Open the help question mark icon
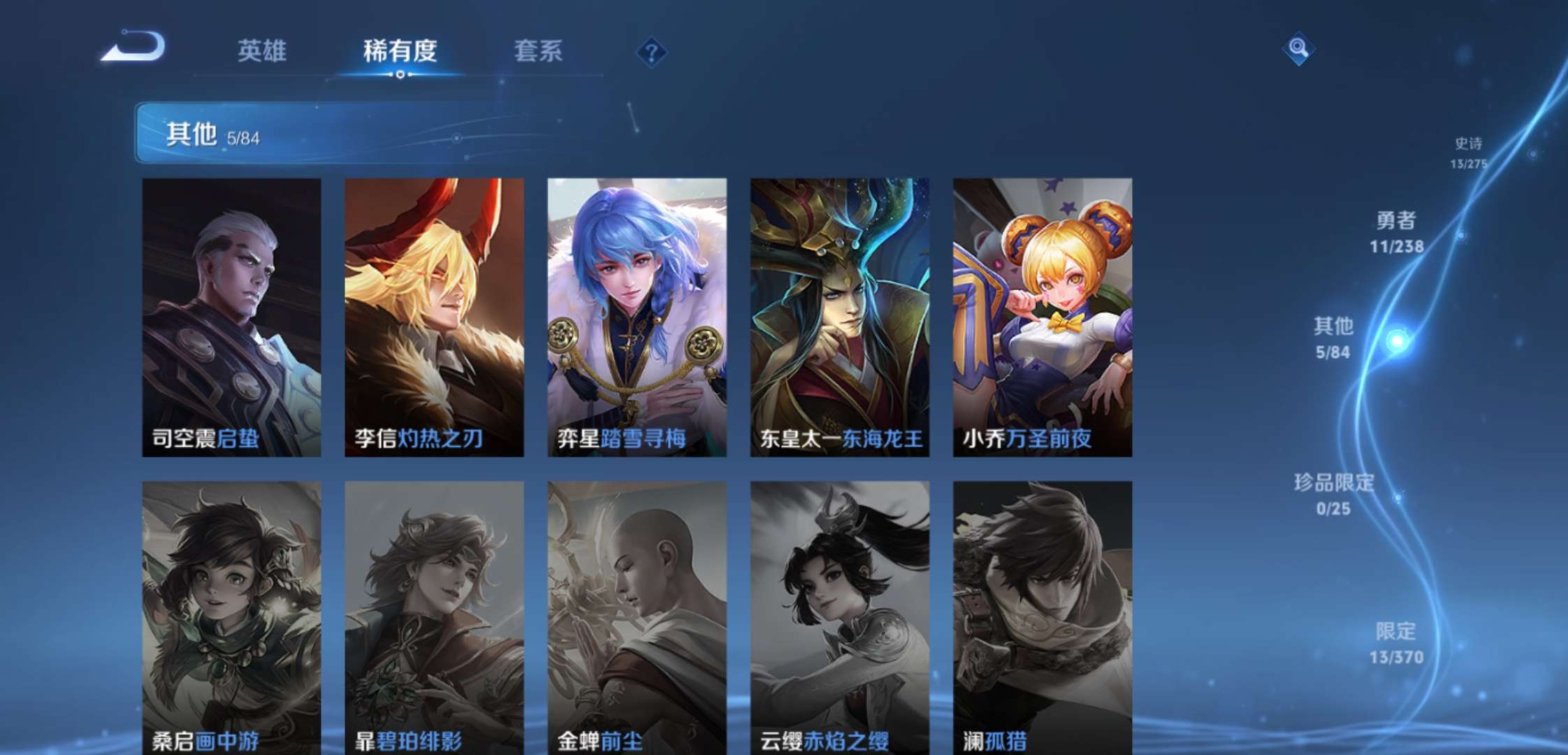The width and height of the screenshot is (1568, 755). pyautogui.click(x=653, y=52)
